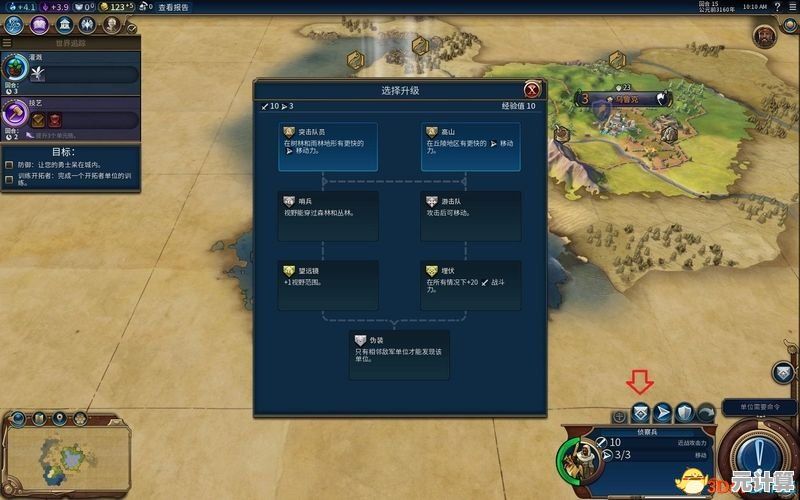Screen dimensions: 800x500
Task: Toggle the 训练开拓者 objective checkbox
Action: tap(9, 177)
